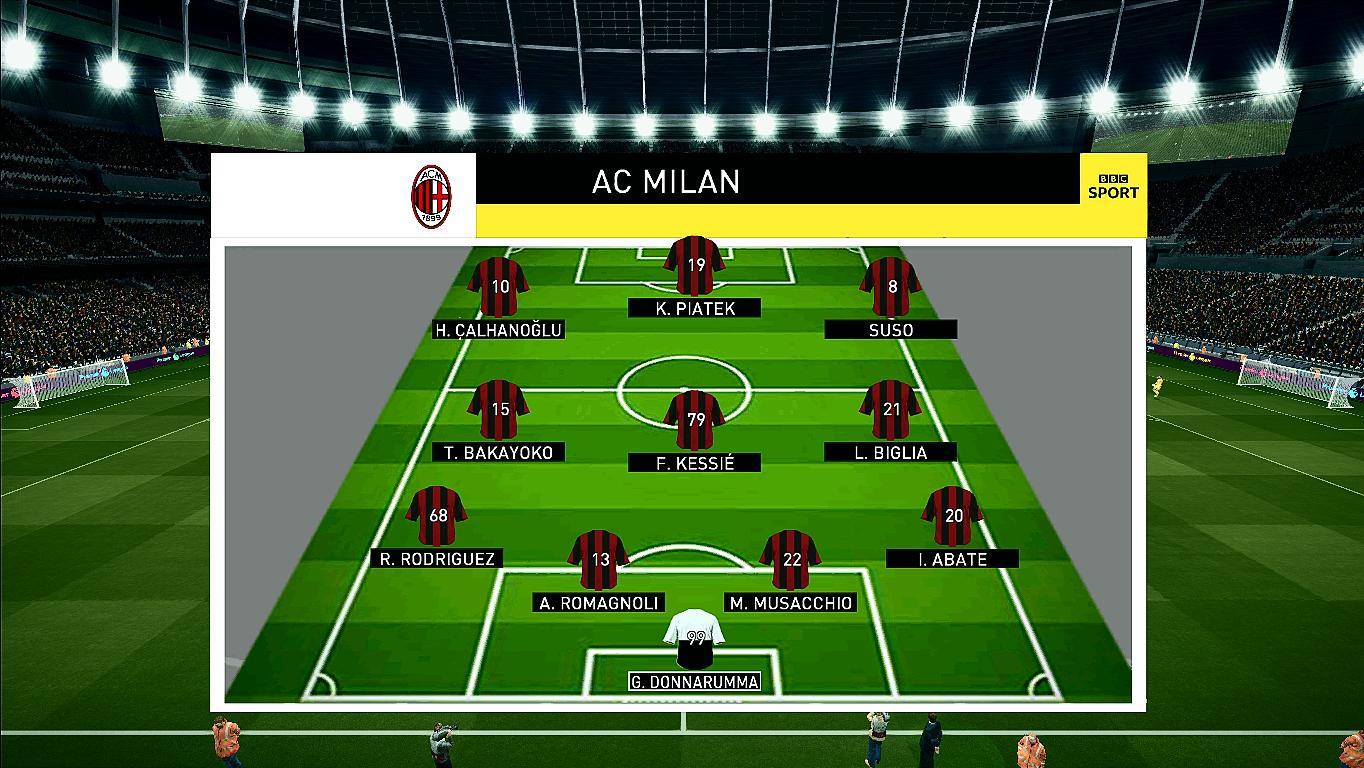This screenshot has height=768, width=1364.
Task: Click the Suso name label
Action: (x=890, y=329)
